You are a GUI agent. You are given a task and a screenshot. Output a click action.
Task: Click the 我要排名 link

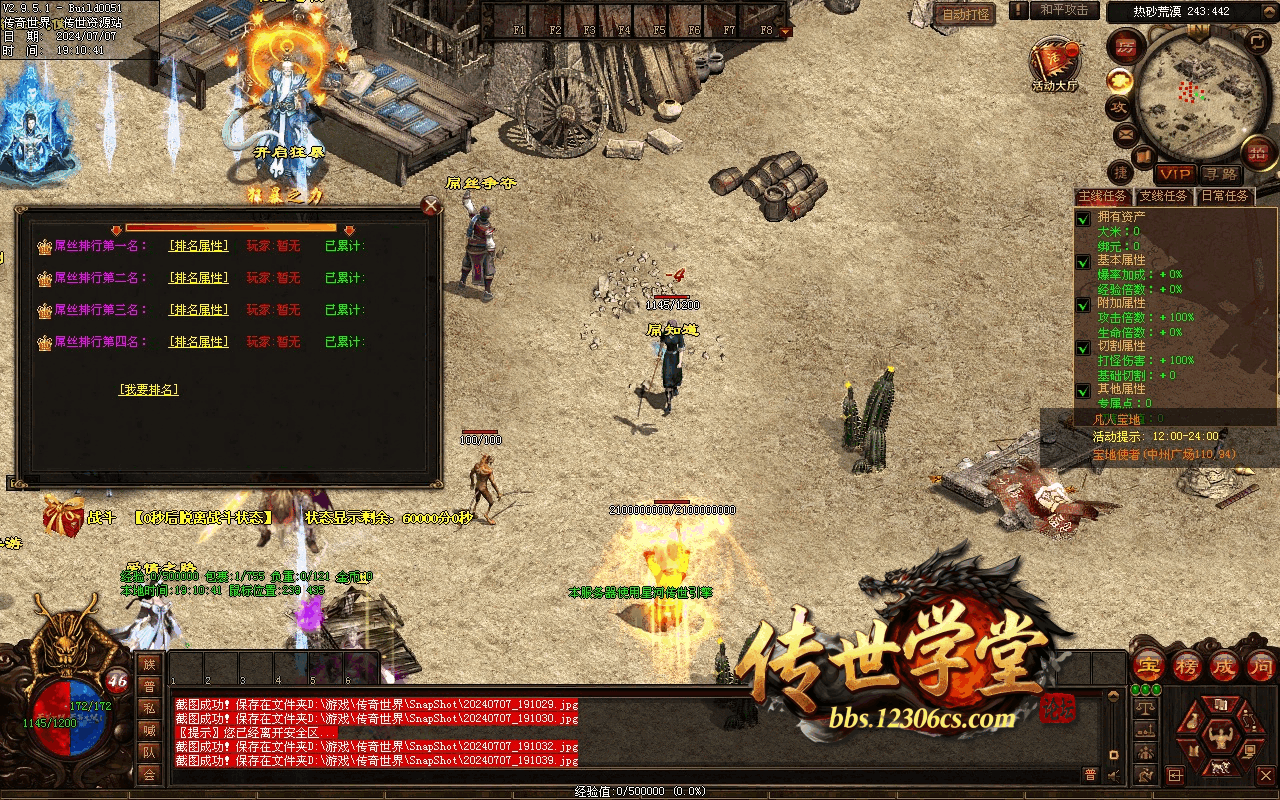click(148, 389)
